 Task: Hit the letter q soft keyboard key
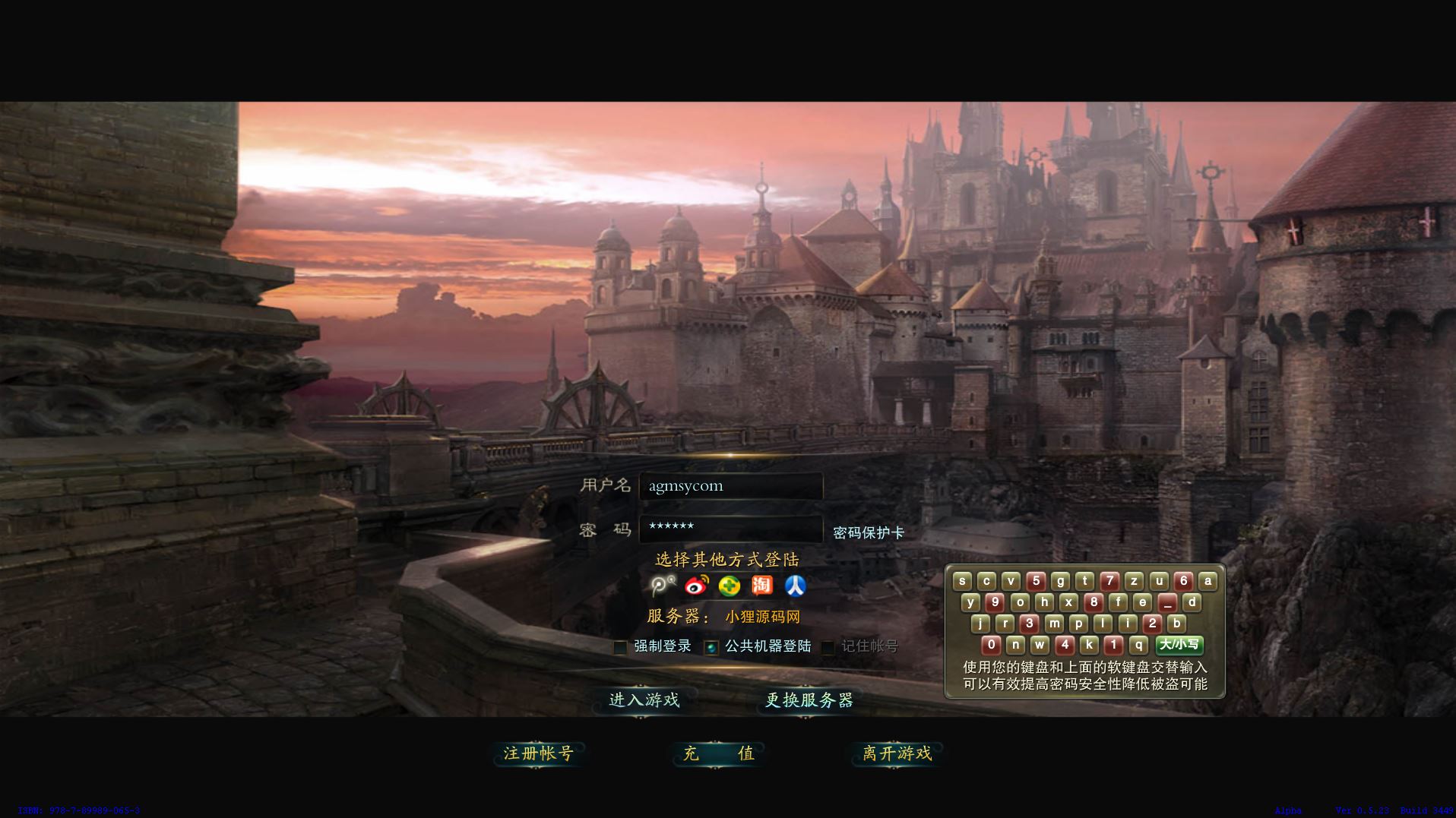pos(1138,645)
